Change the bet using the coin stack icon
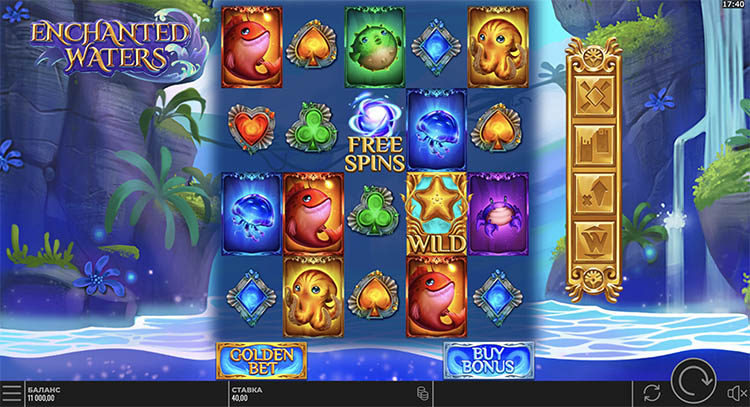750x407 pixels. click(422, 392)
